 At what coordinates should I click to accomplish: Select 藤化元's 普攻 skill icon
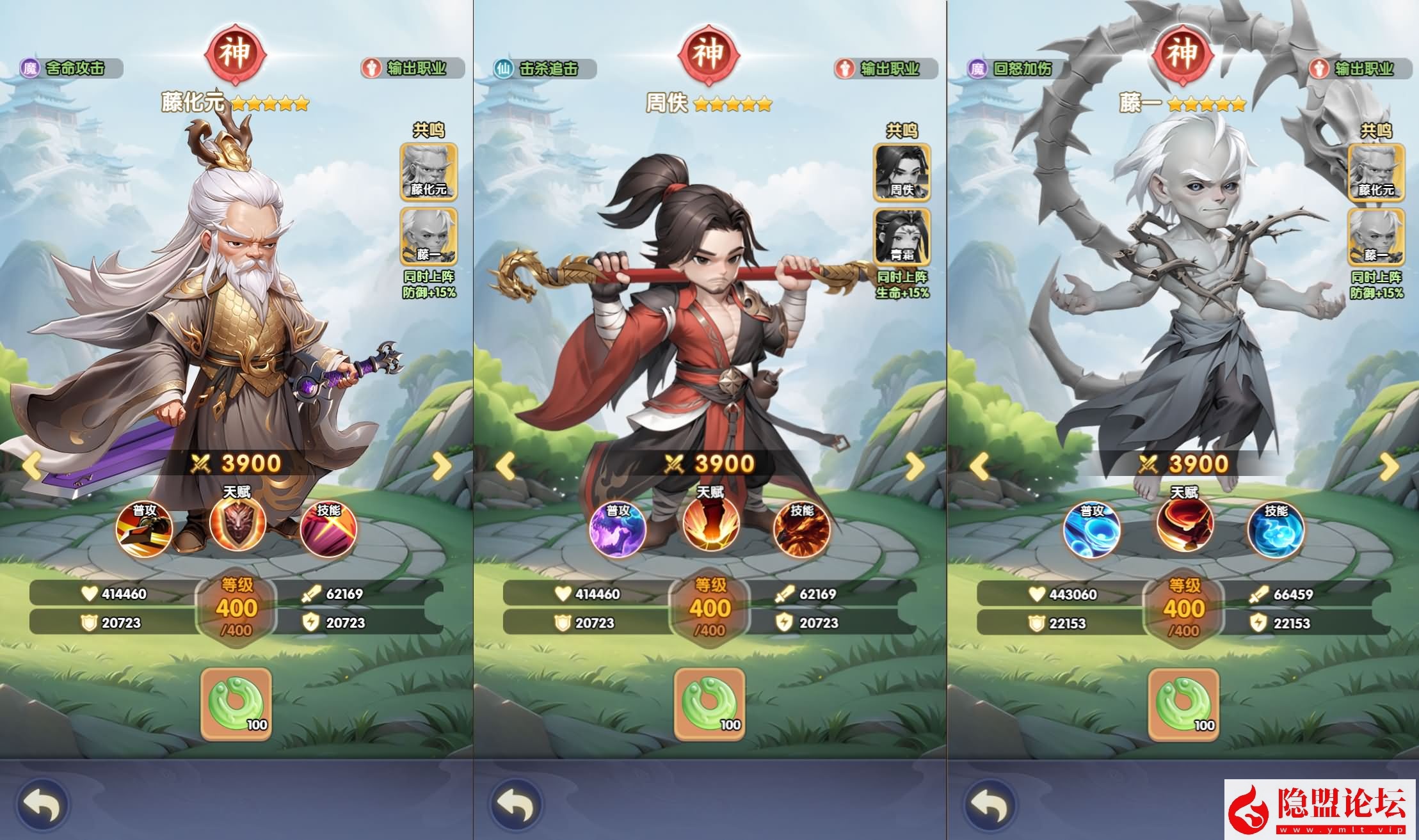pyautogui.click(x=144, y=527)
